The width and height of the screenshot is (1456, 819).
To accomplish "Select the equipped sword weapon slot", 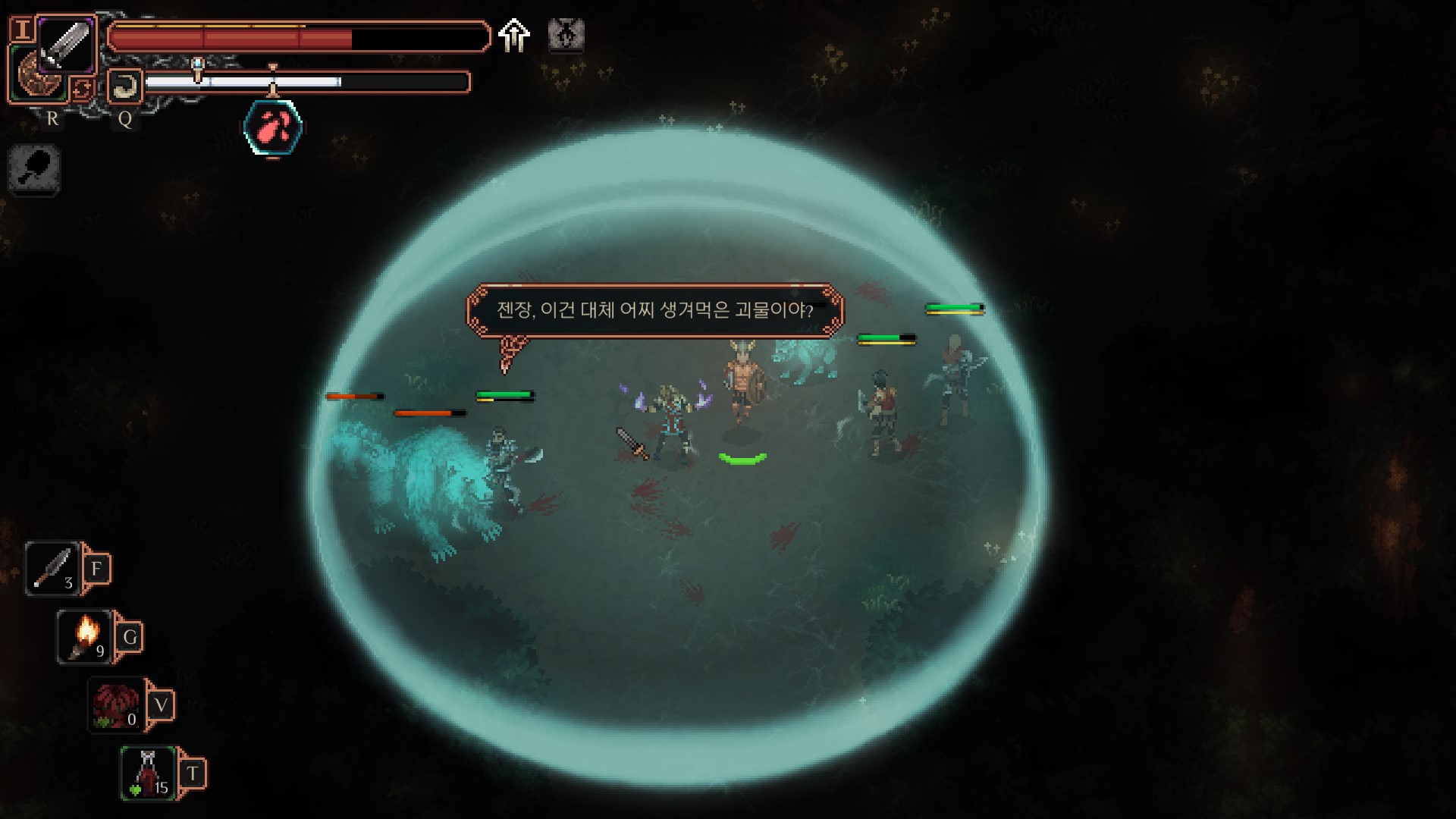I will [x=65, y=45].
